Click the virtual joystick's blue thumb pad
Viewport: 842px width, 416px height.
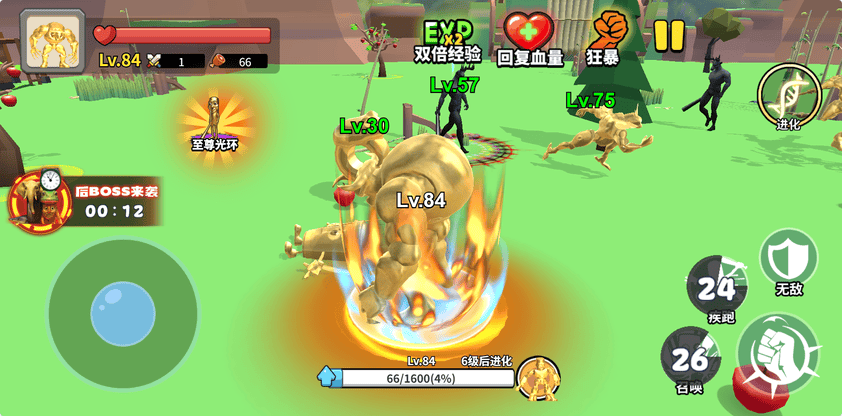click(x=123, y=313)
